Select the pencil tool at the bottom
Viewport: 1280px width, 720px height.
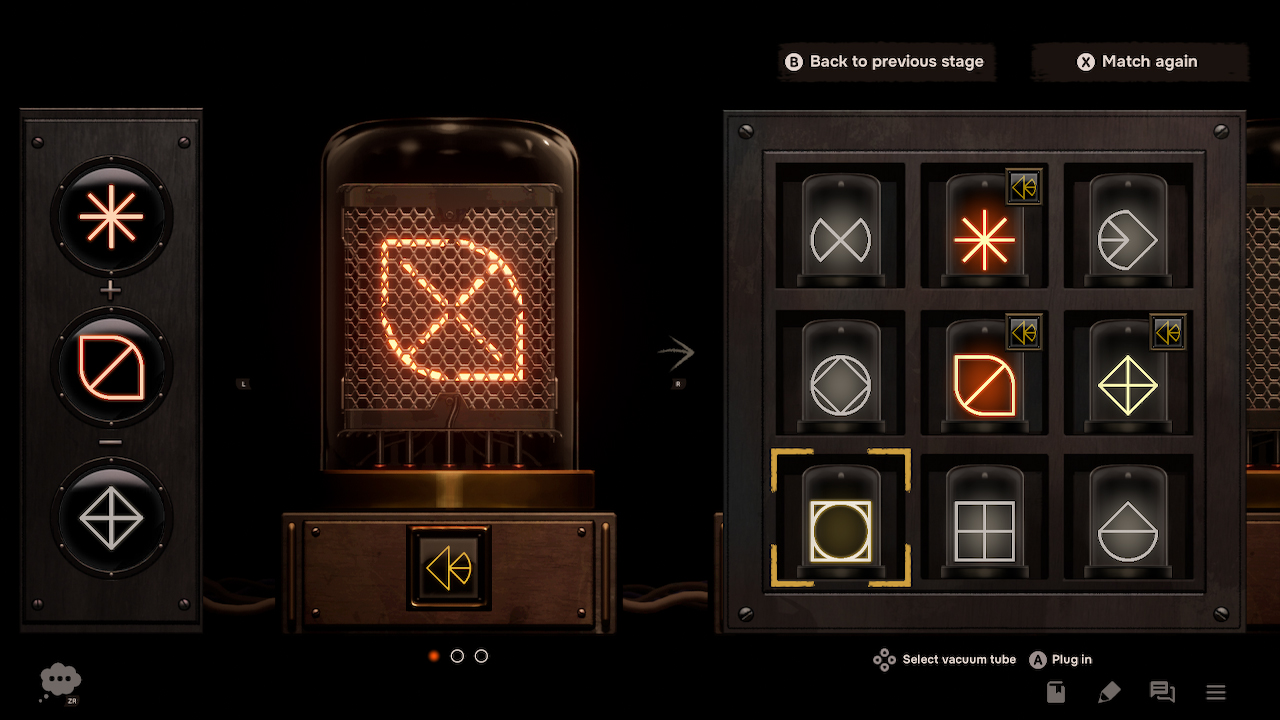pyautogui.click(x=1109, y=691)
